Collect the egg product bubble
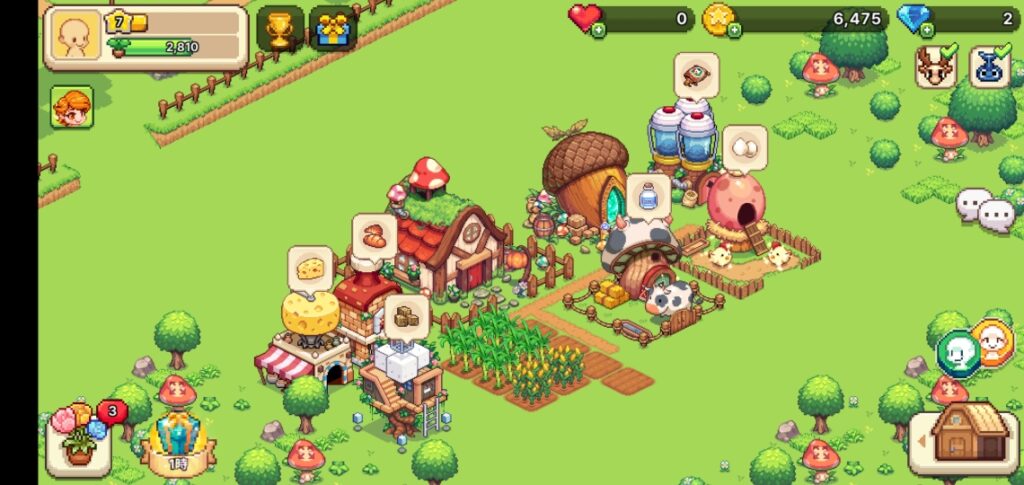This screenshot has height=485, width=1024. click(x=744, y=148)
